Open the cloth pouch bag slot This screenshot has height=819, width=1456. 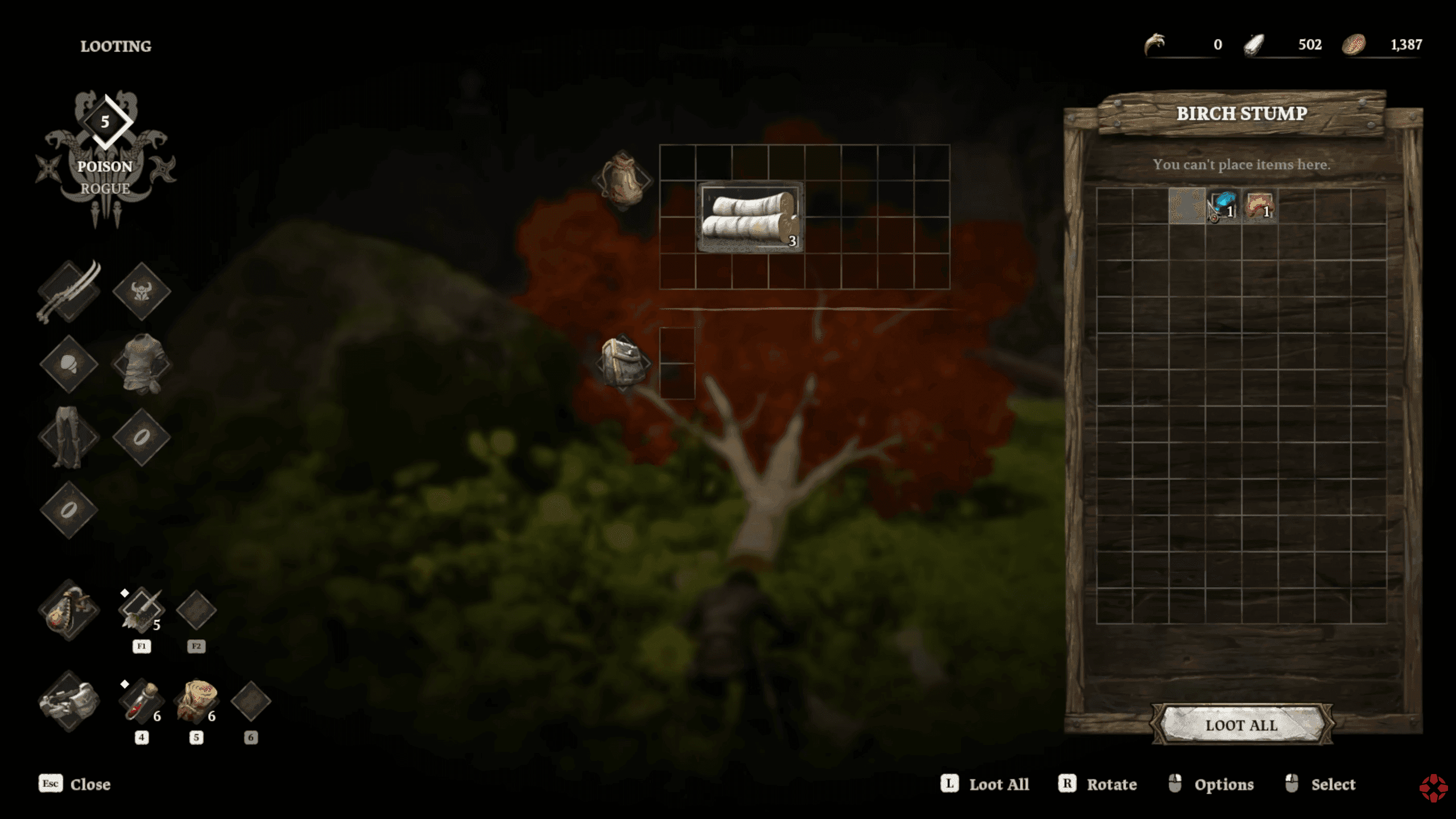tap(623, 179)
